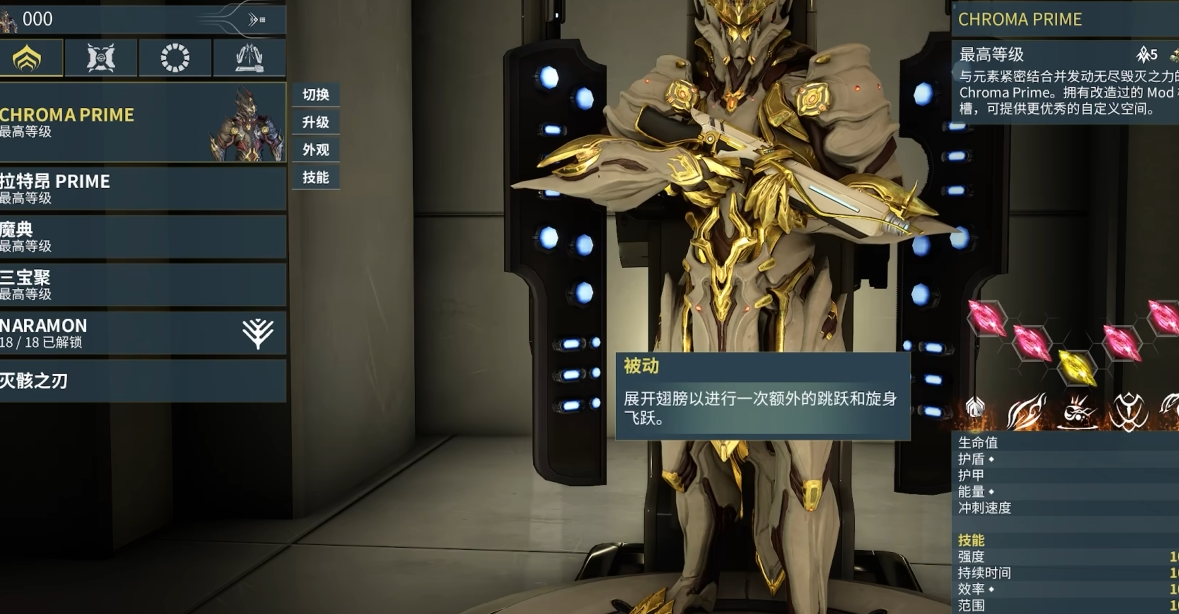Select the yellow archon shard slot
Screen dimensions: 1179x614
[x=1076, y=366]
